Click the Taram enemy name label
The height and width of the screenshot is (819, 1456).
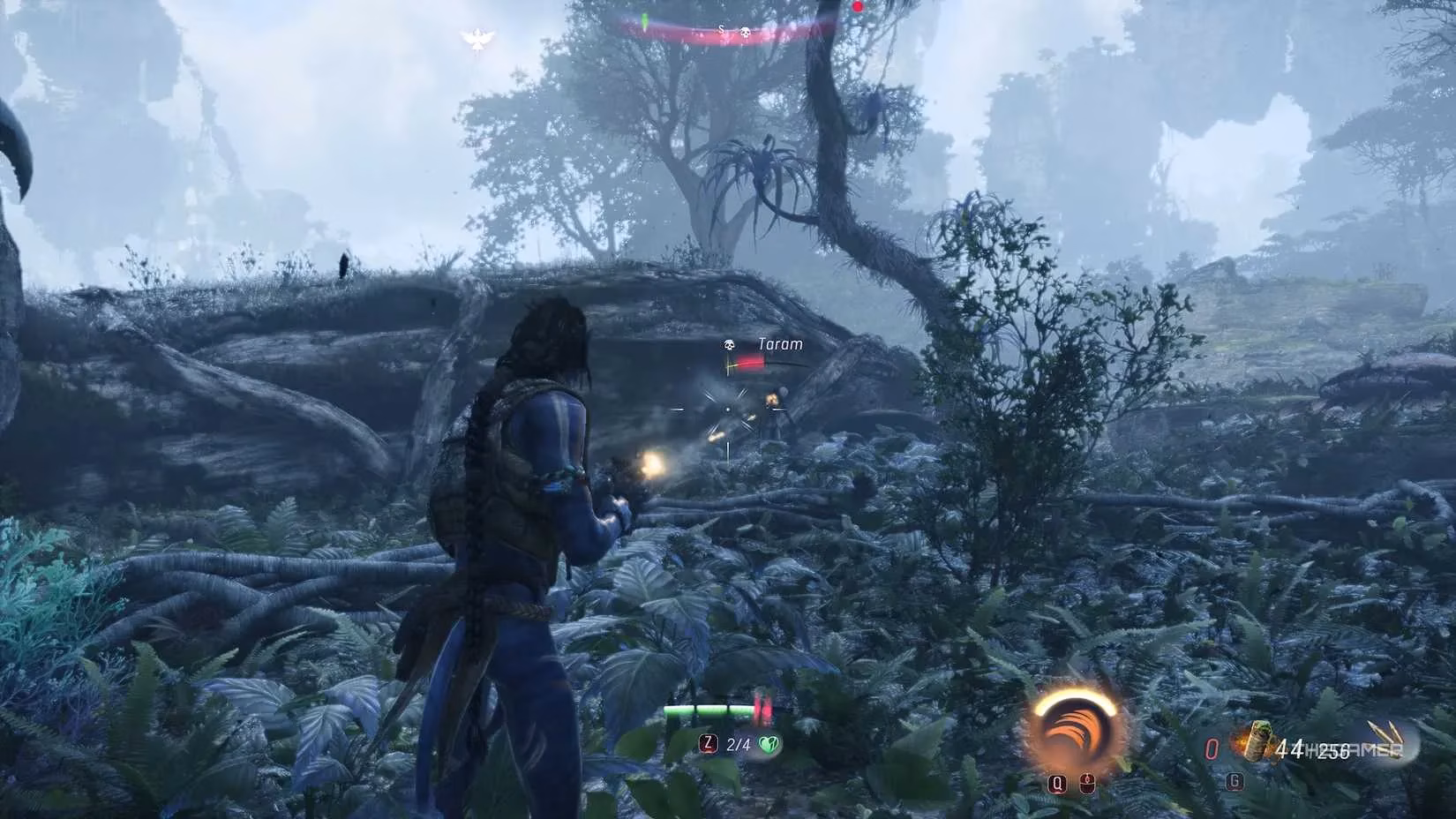pyautogui.click(x=781, y=343)
